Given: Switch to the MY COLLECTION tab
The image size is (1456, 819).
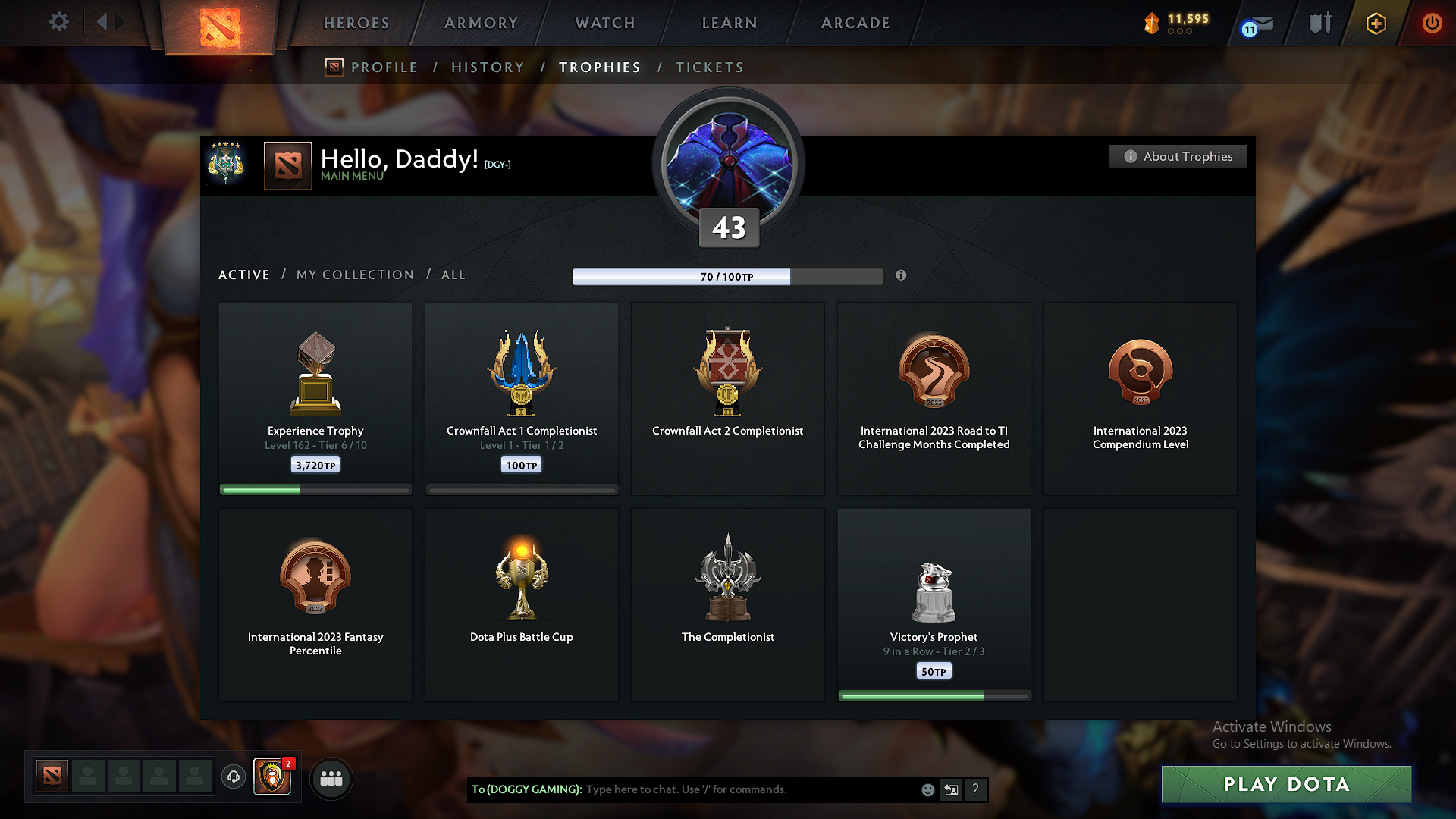Looking at the screenshot, I should tap(354, 275).
